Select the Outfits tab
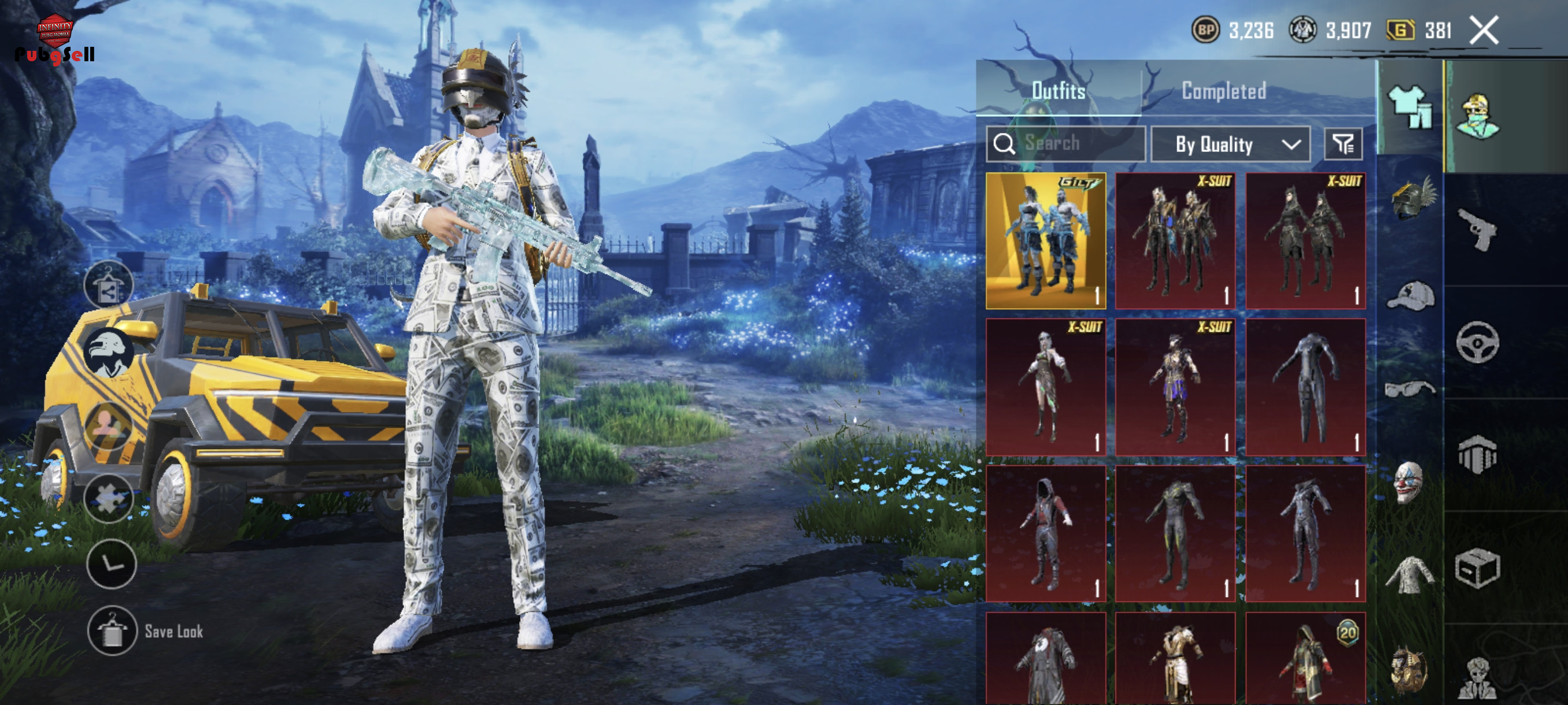The width and height of the screenshot is (1568, 705). (x=1059, y=91)
